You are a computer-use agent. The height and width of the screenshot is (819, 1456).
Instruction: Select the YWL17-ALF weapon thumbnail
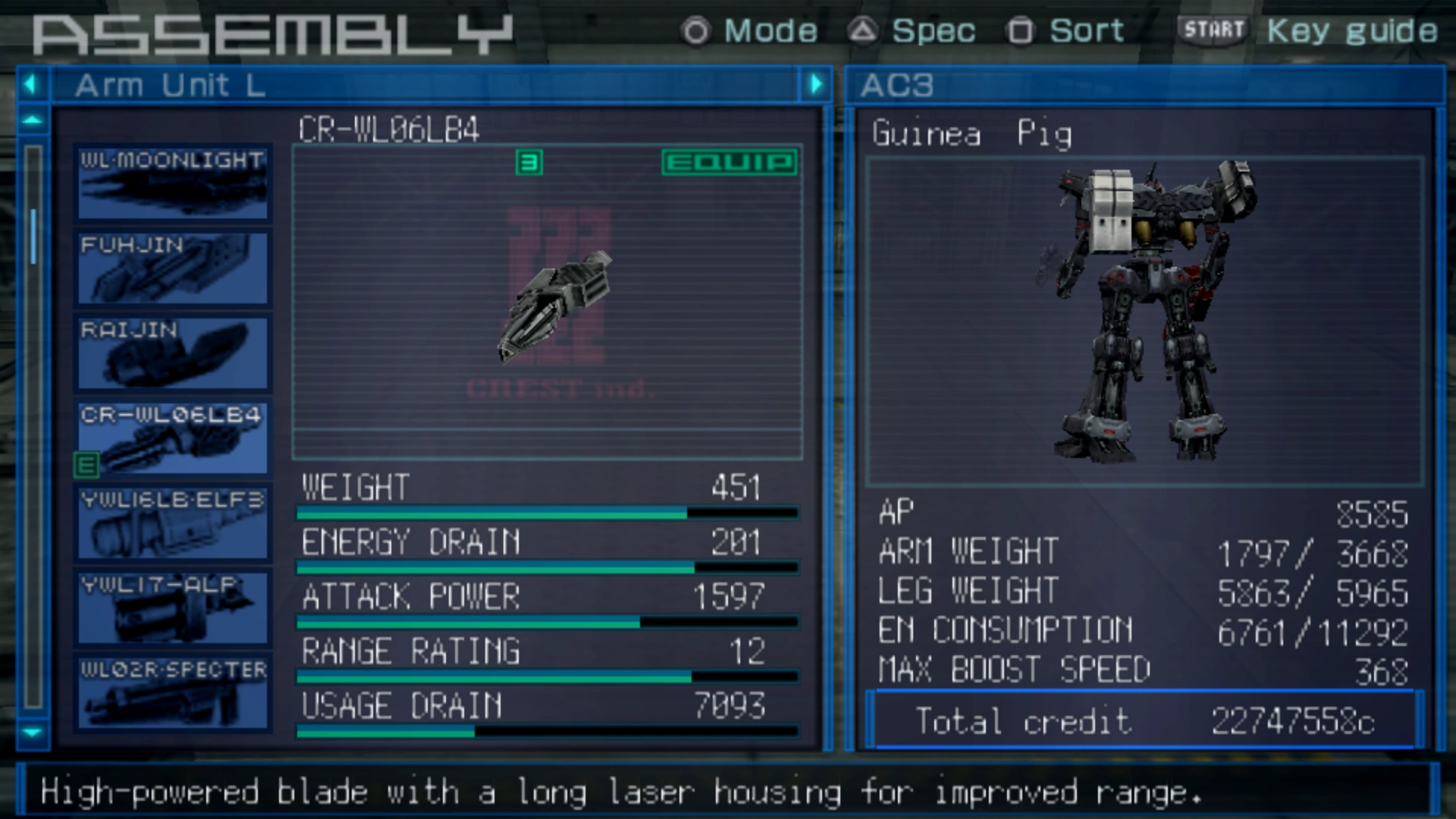[x=171, y=609]
